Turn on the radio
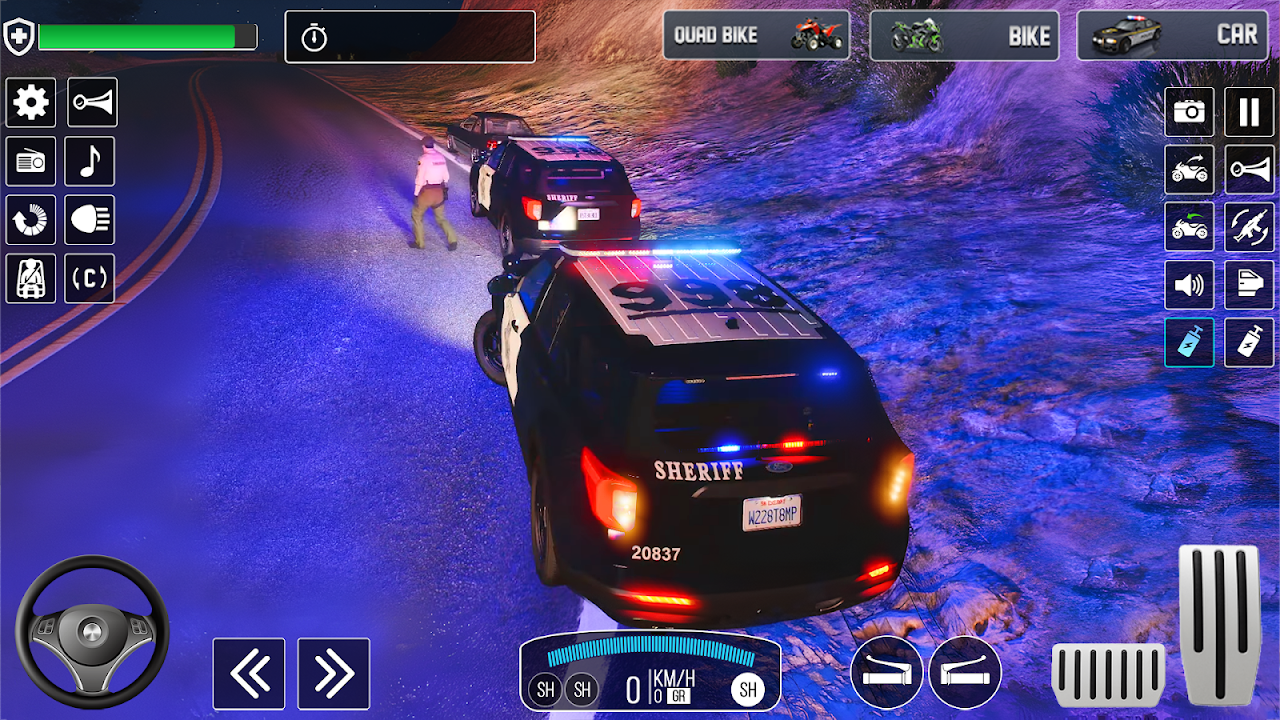 31,162
